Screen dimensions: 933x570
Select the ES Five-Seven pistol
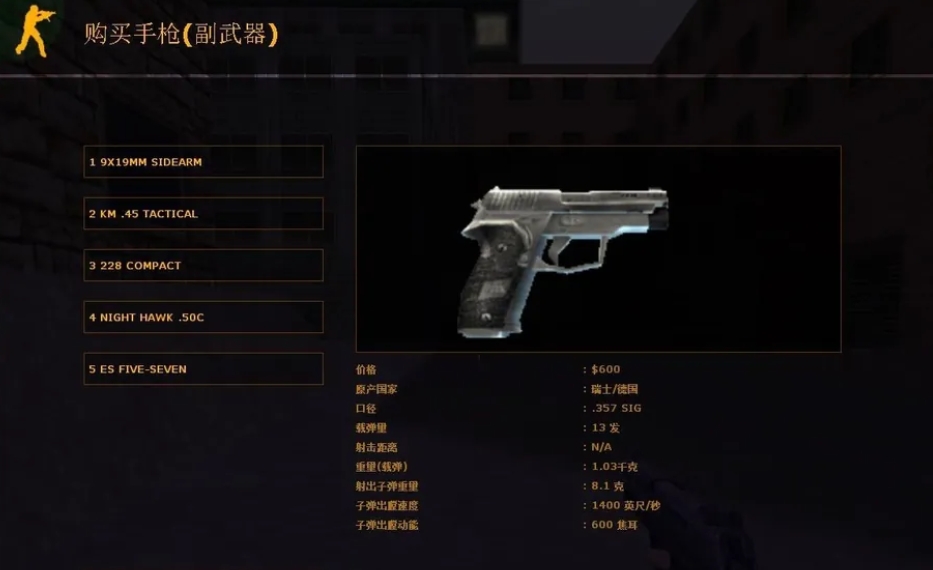[203, 369]
